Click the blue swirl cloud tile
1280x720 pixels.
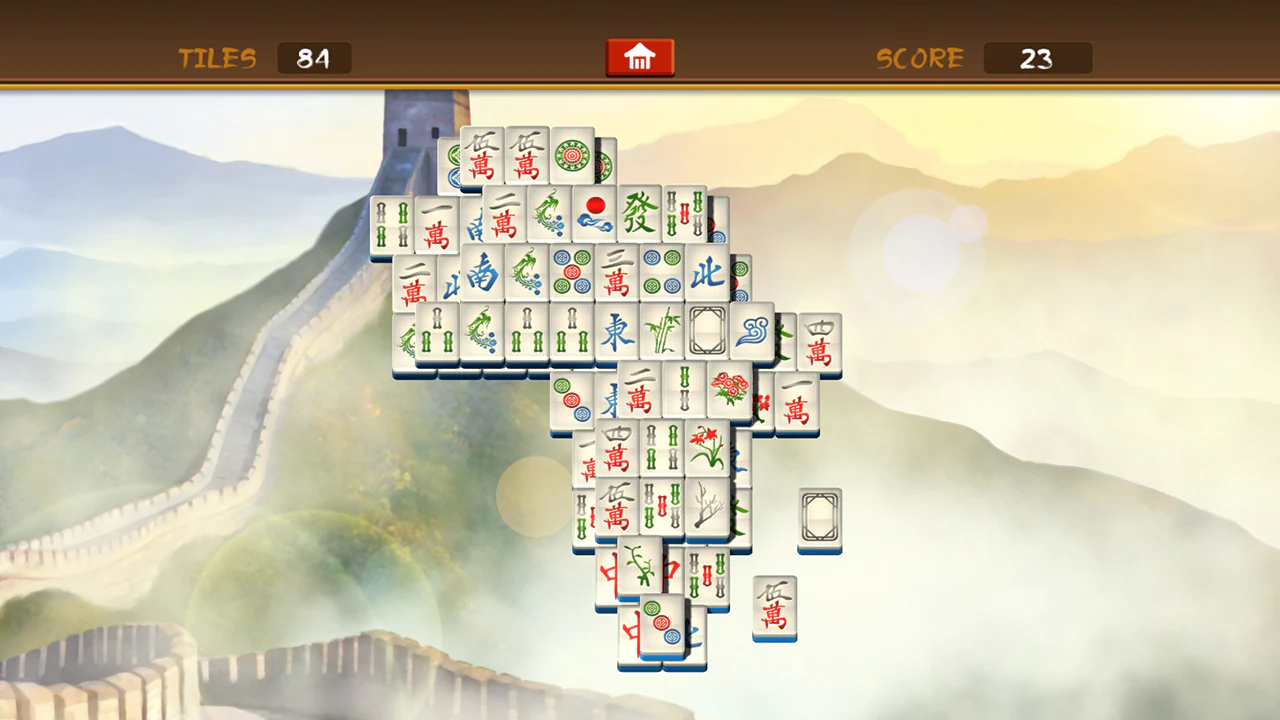pos(751,330)
